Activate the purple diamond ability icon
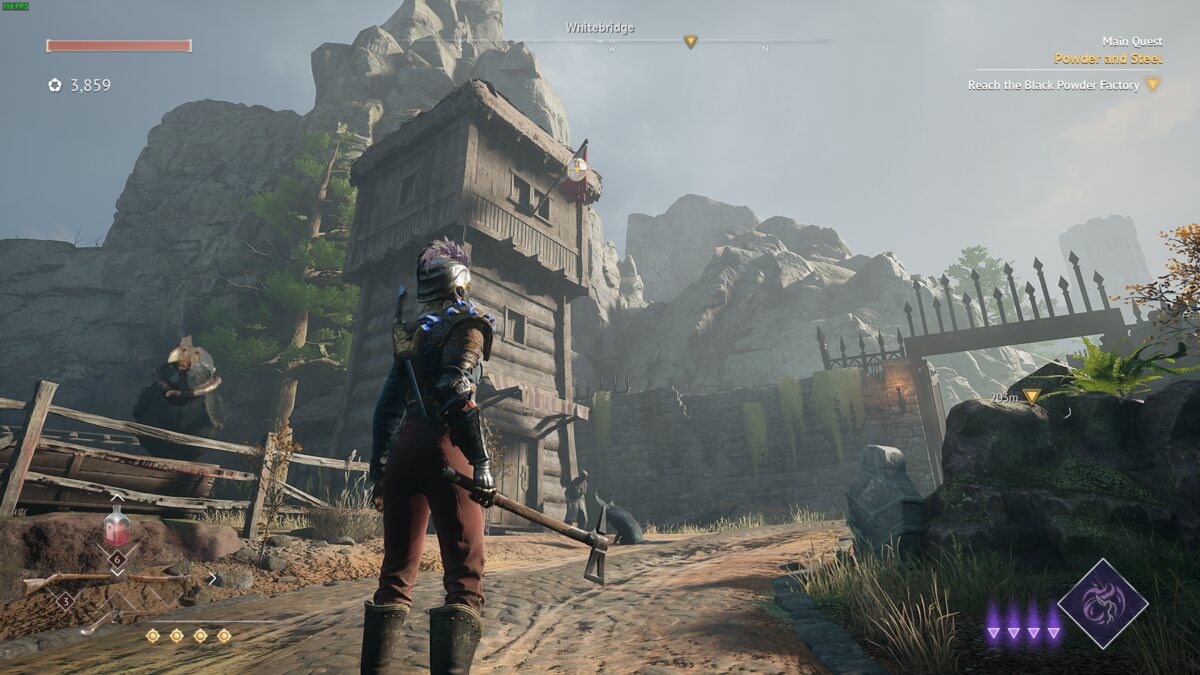This screenshot has height=675, width=1200. [x=1102, y=603]
